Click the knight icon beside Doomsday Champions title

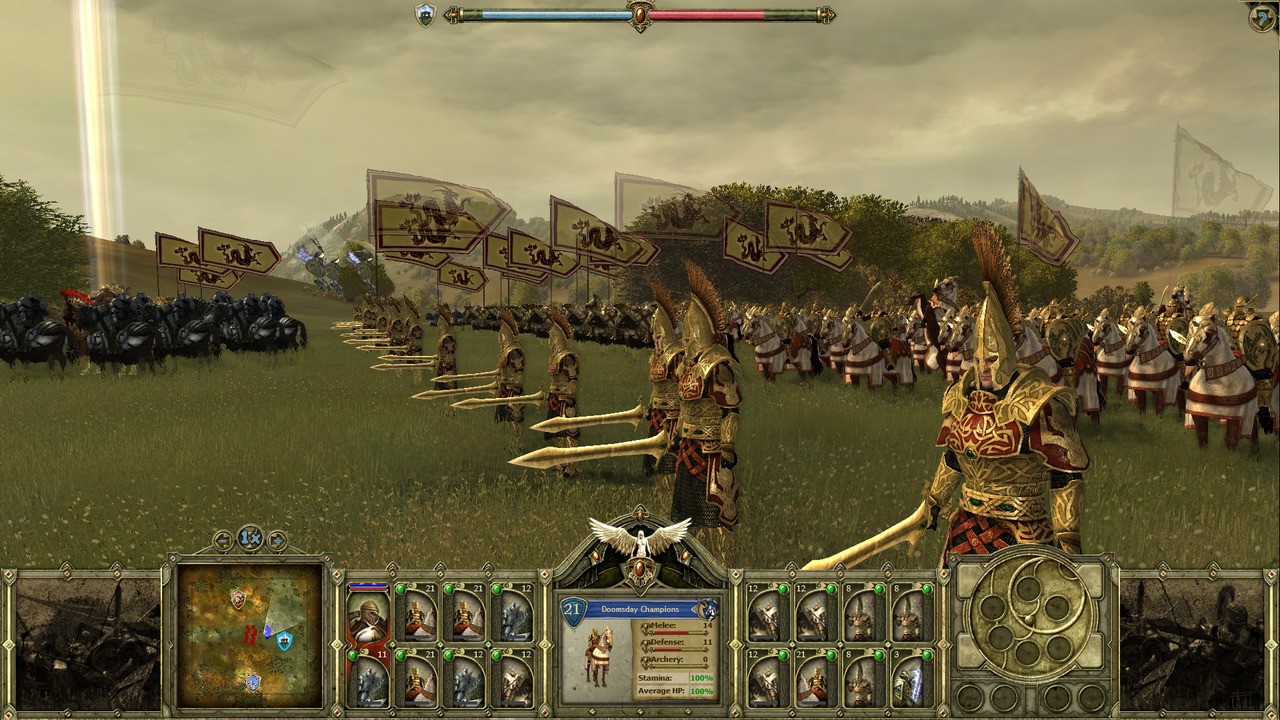point(707,609)
